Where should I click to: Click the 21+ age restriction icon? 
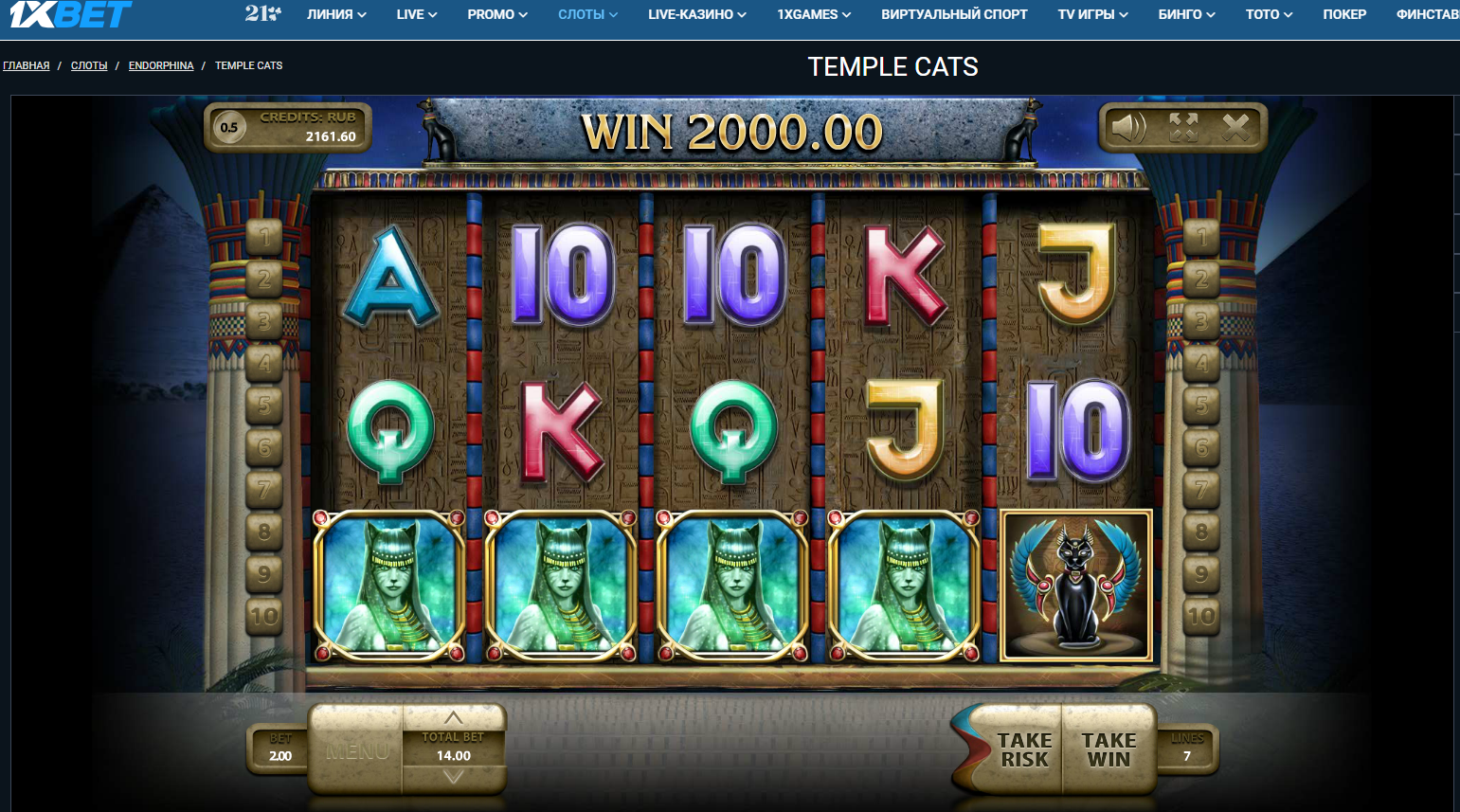[262, 14]
